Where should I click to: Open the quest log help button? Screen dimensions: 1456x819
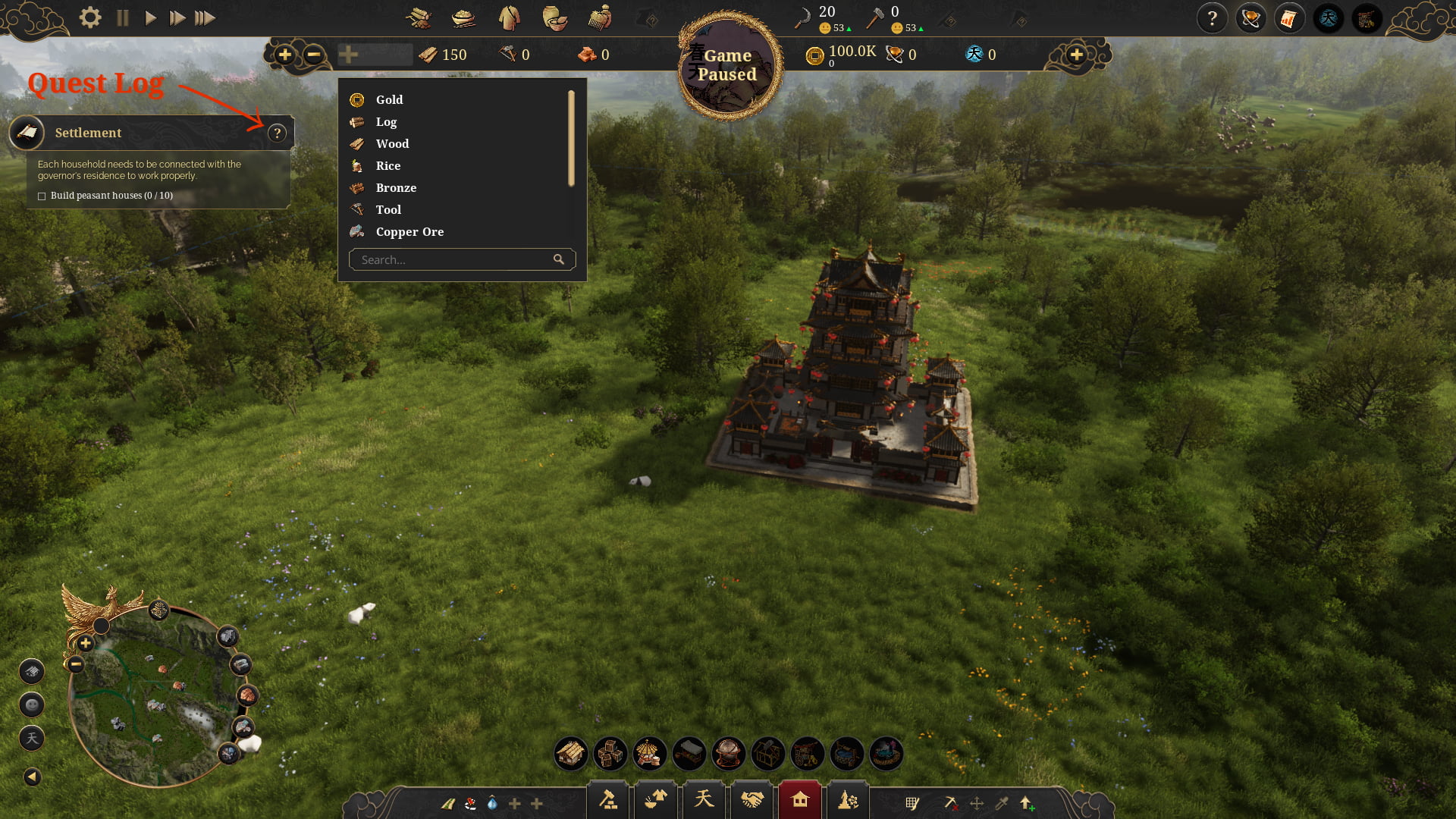278,133
